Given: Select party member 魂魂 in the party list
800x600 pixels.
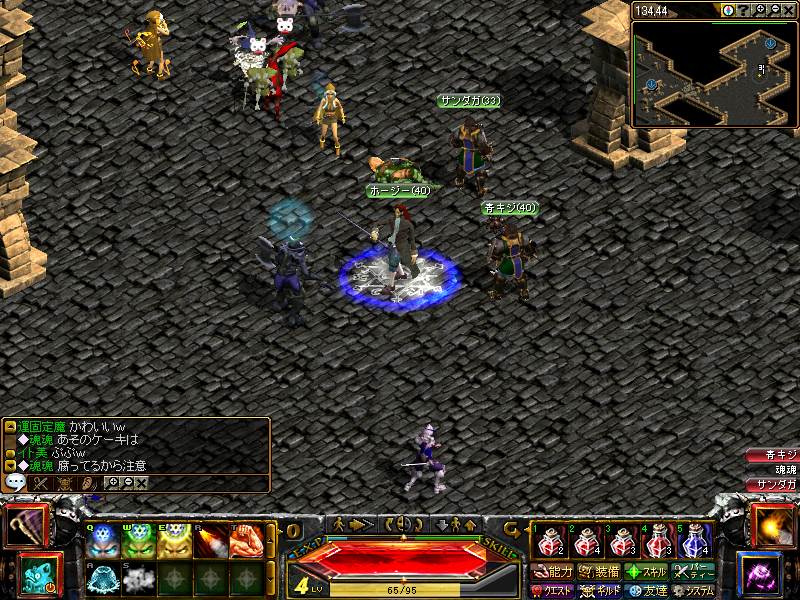Looking at the screenshot, I should tap(773, 470).
